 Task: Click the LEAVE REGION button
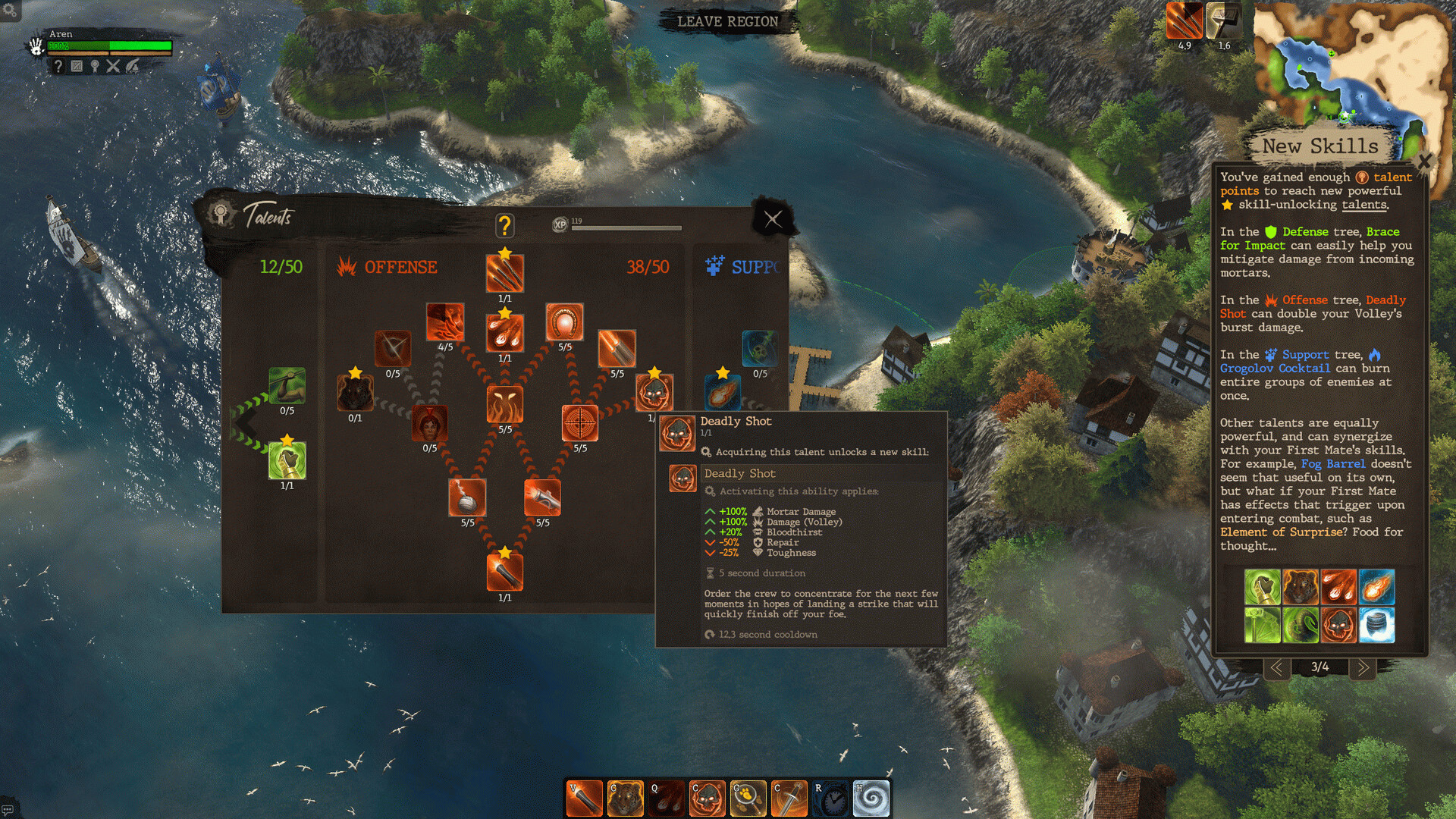727,21
